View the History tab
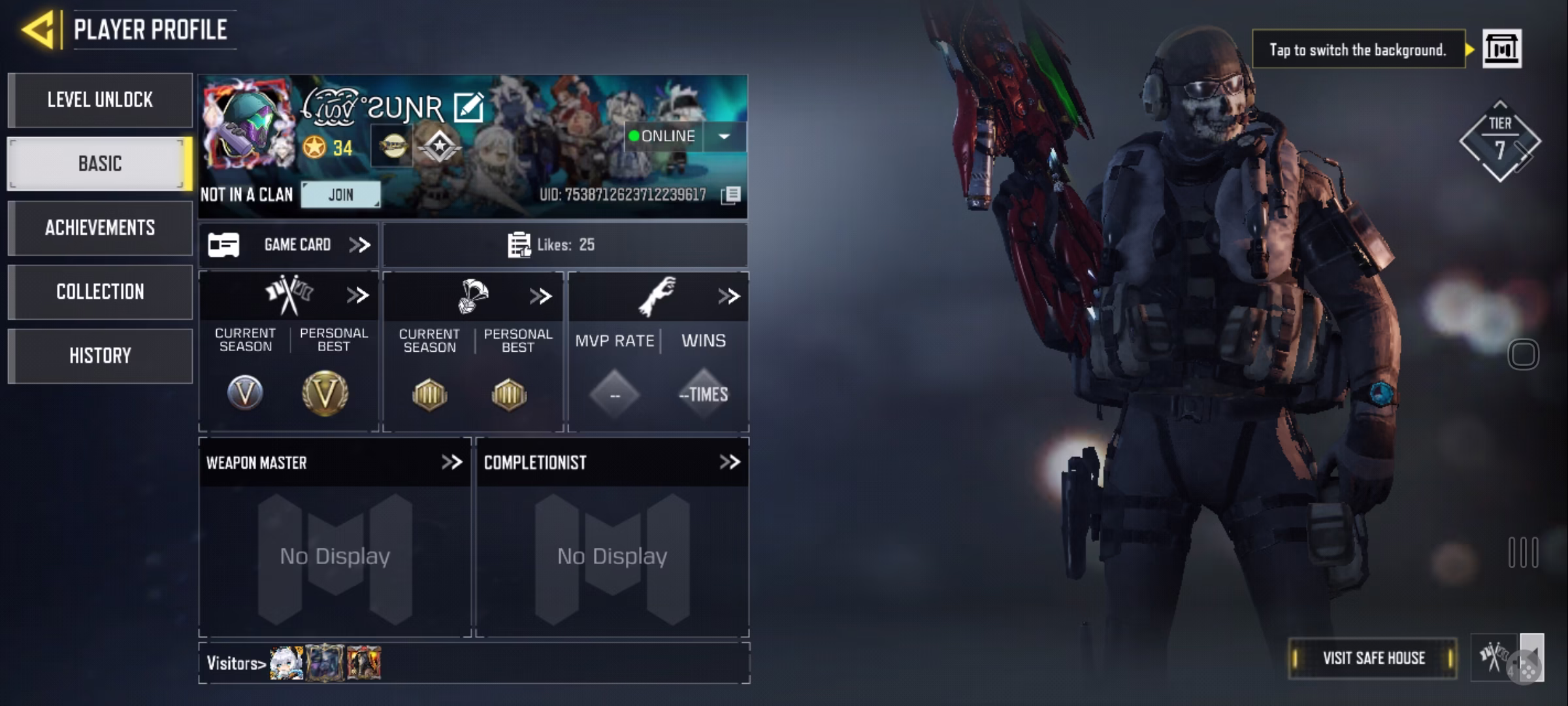The height and width of the screenshot is (706, 1568). [100, 356]
